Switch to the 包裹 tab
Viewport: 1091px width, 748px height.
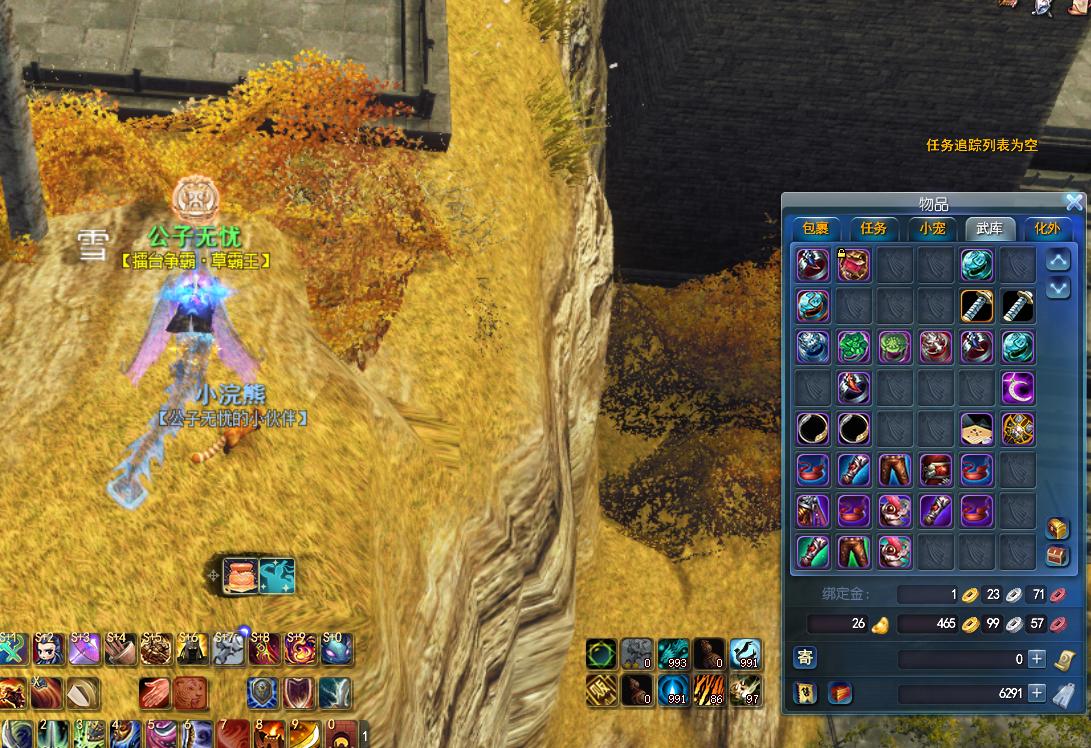coord(814,228)
